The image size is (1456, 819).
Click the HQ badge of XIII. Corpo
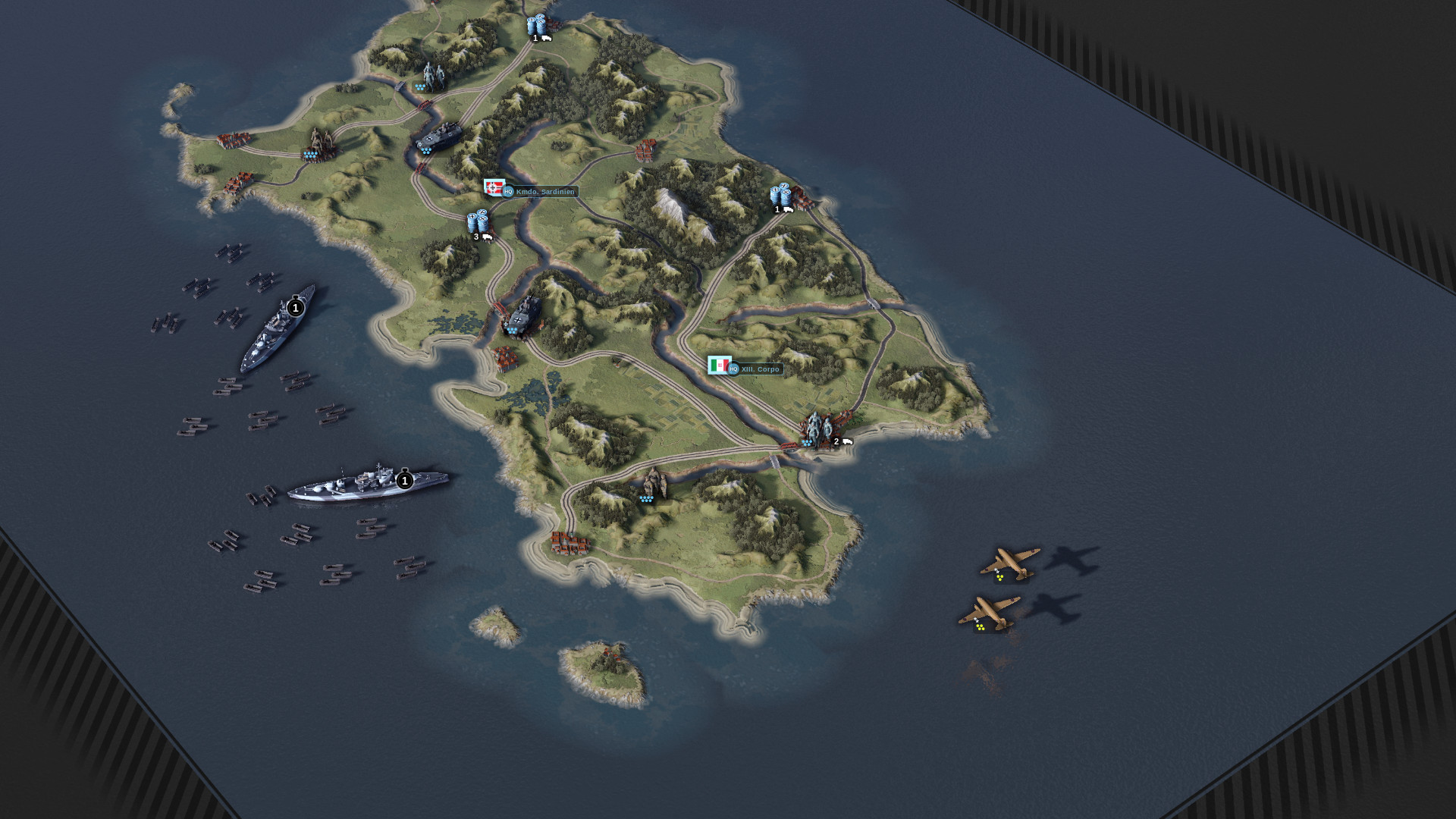733,370
